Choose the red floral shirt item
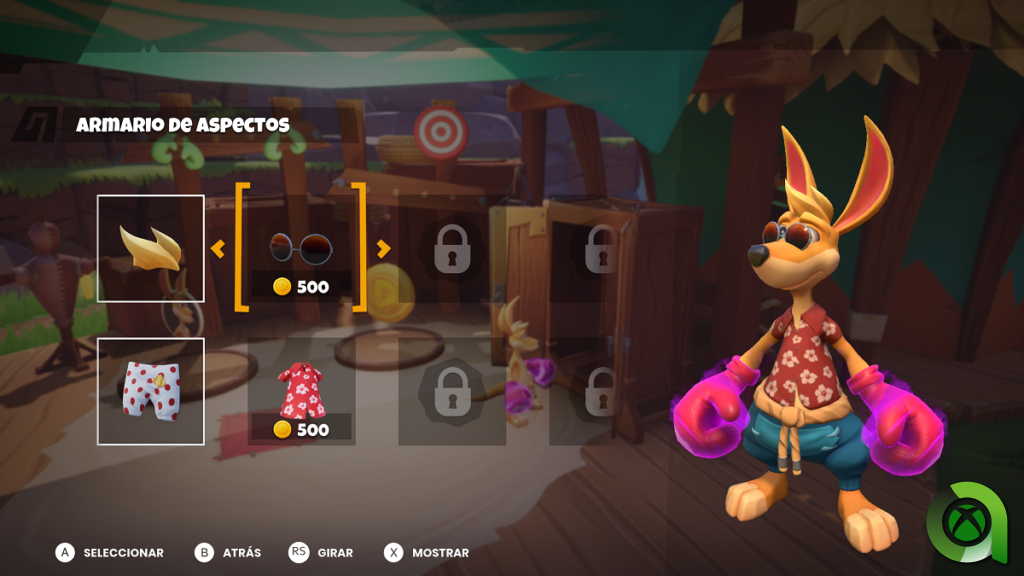 point(301,391)
